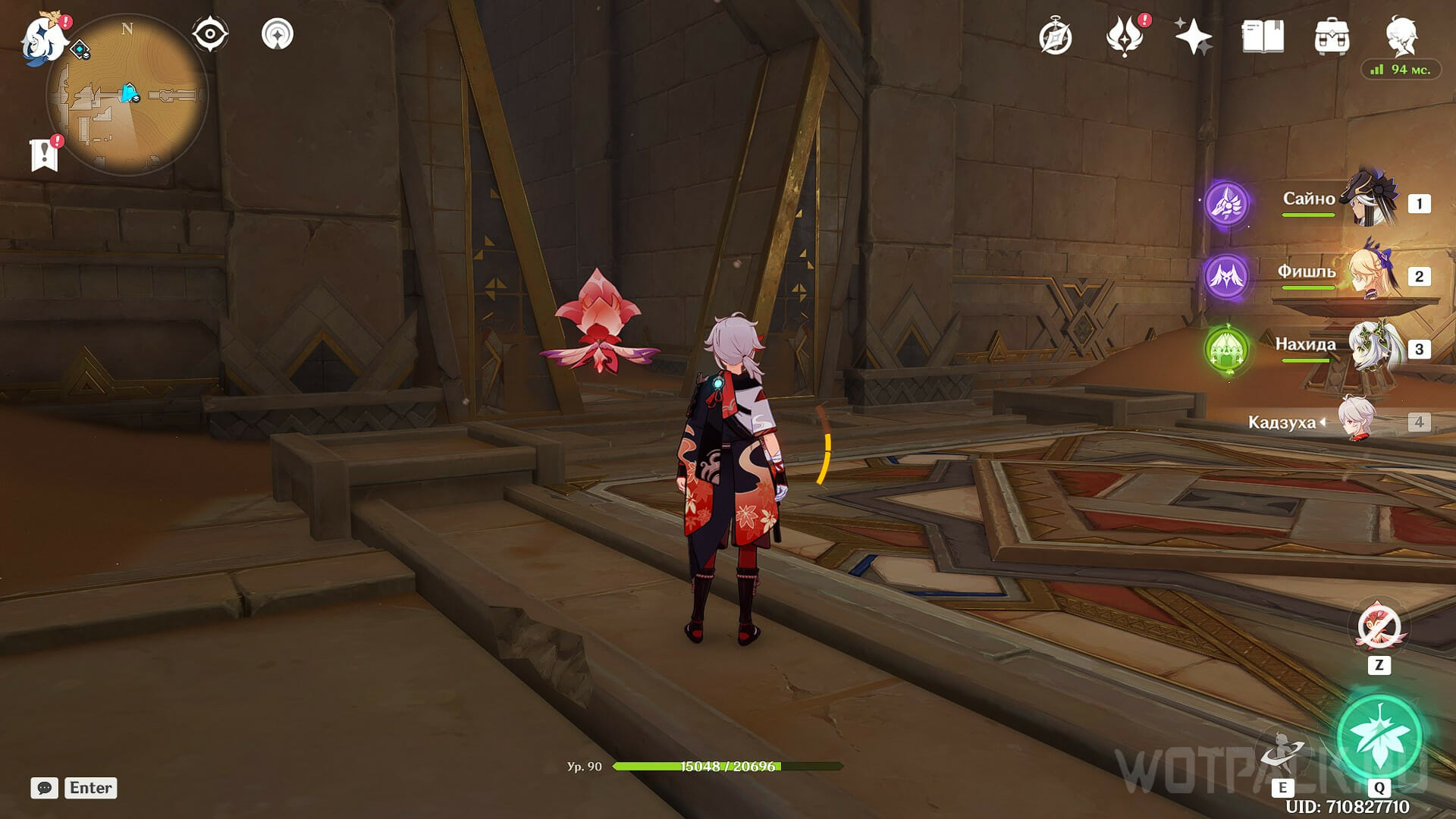
Task: Open the chat box
Action: click(x=45, y=788)
